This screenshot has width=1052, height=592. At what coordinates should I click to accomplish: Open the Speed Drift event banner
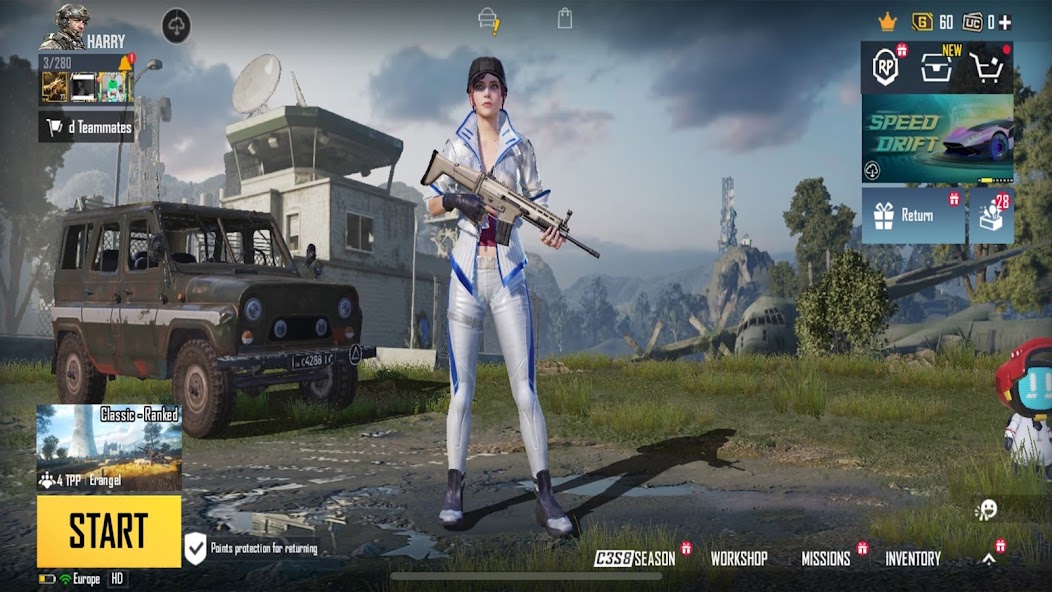pos(937,138)
